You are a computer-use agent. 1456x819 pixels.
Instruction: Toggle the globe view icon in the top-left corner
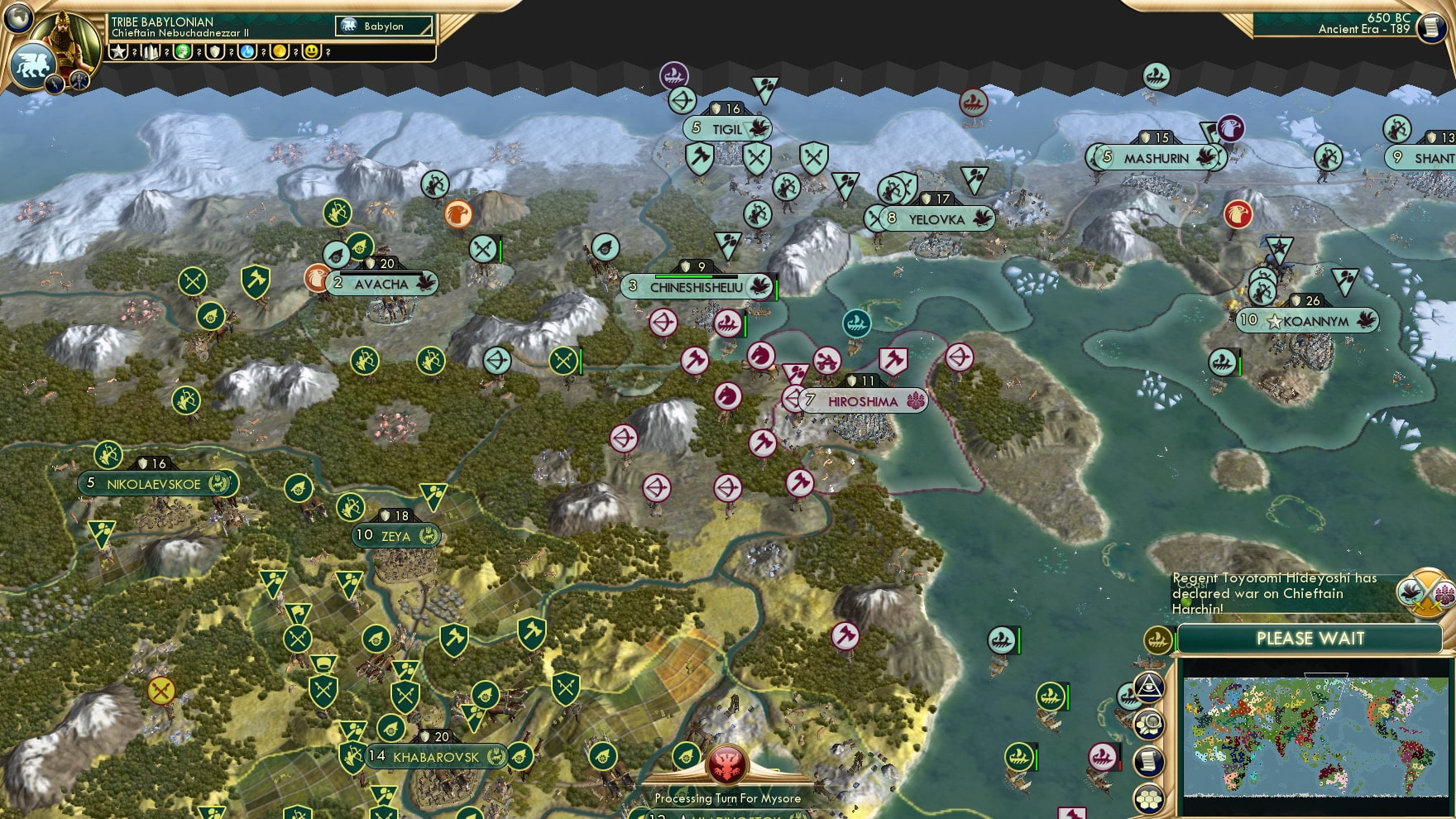17,19
